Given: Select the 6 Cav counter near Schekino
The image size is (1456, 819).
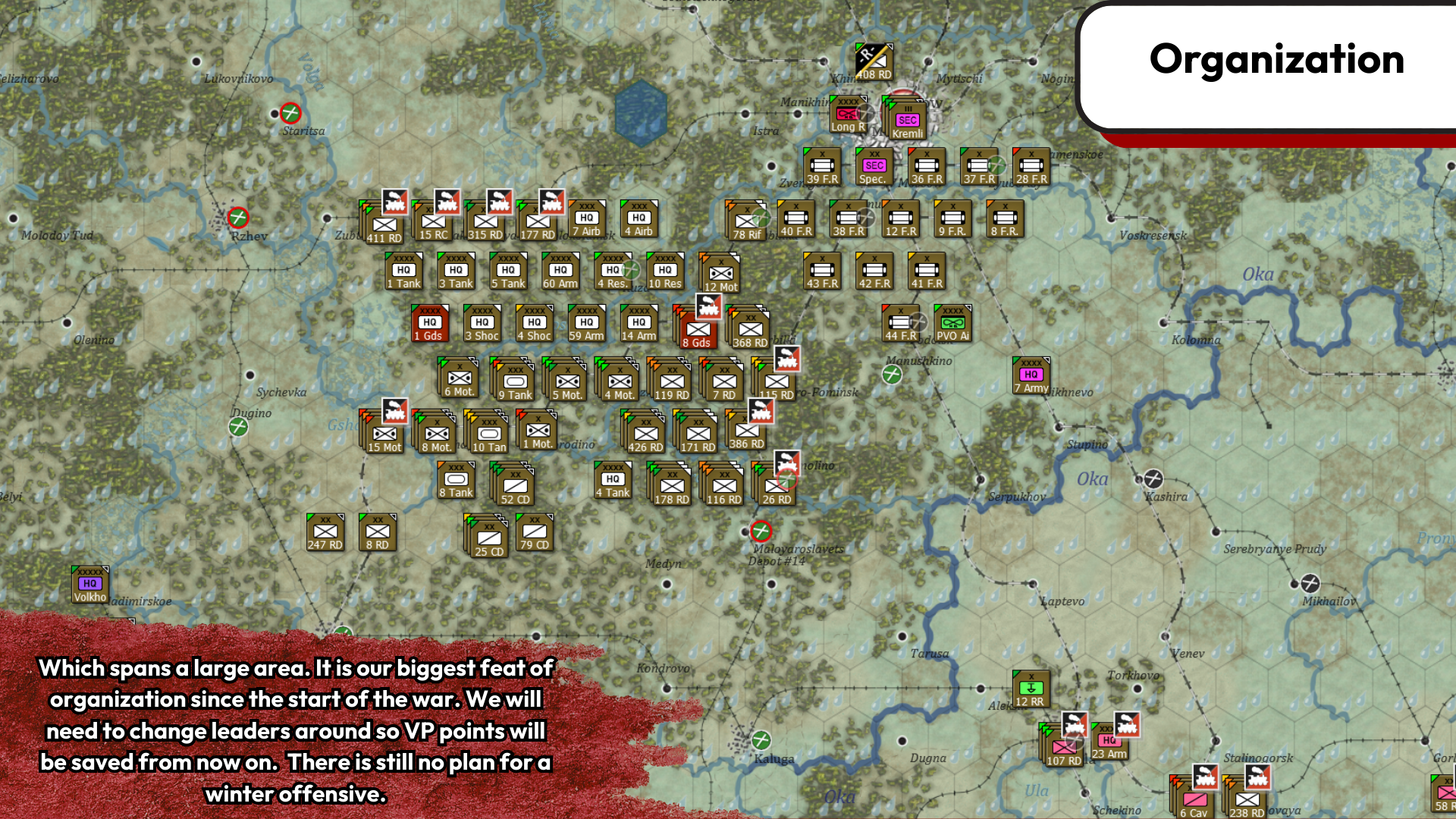Looking at the screenshot, I should (x=1194, y=800).
